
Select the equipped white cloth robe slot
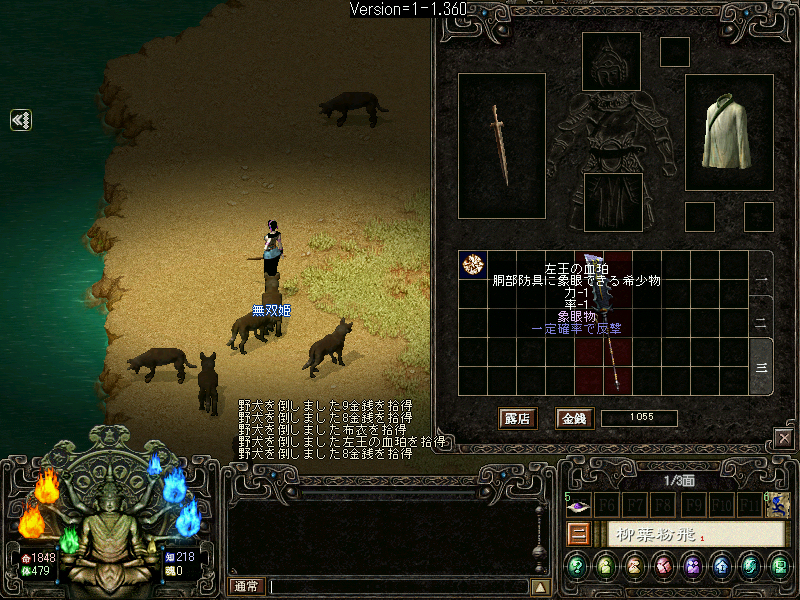729,133
